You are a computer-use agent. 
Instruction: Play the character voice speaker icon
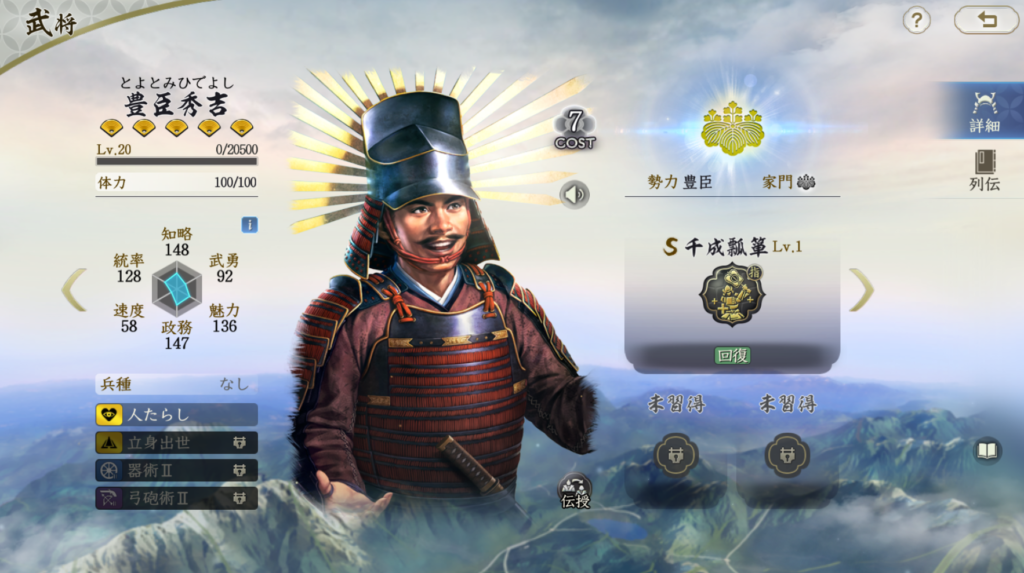coord(574,194)
